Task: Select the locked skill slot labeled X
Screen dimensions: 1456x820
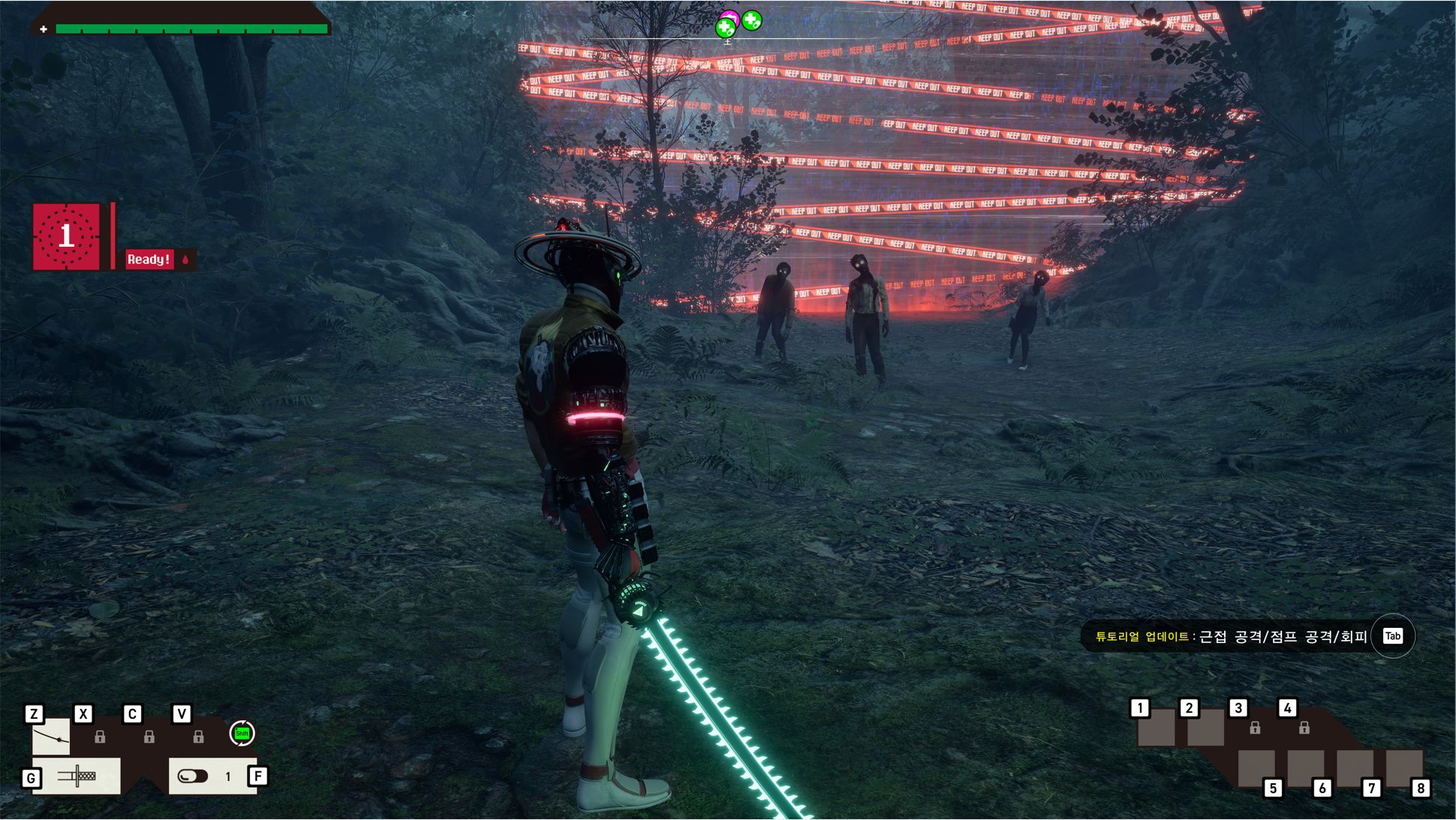Action: [x=100, y=737]
